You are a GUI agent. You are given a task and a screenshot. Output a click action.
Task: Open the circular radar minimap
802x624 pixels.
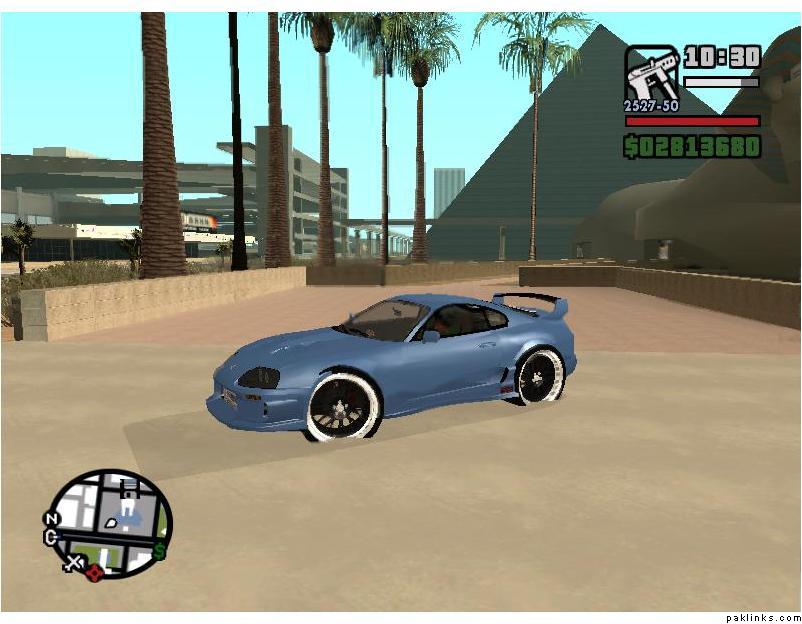(x=111, y=524)
